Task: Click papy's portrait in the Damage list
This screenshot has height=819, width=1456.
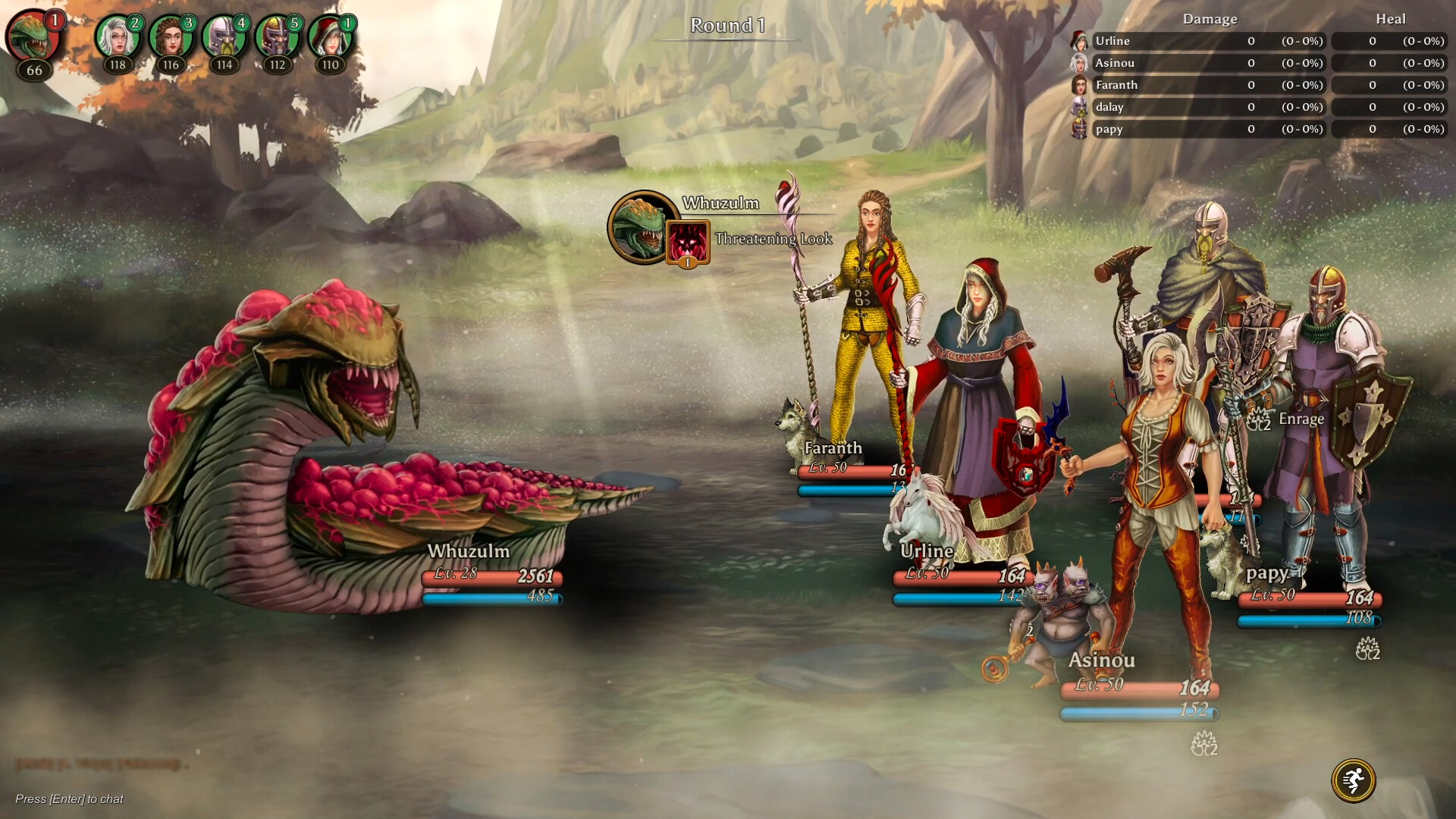Action: (1079, 129)
